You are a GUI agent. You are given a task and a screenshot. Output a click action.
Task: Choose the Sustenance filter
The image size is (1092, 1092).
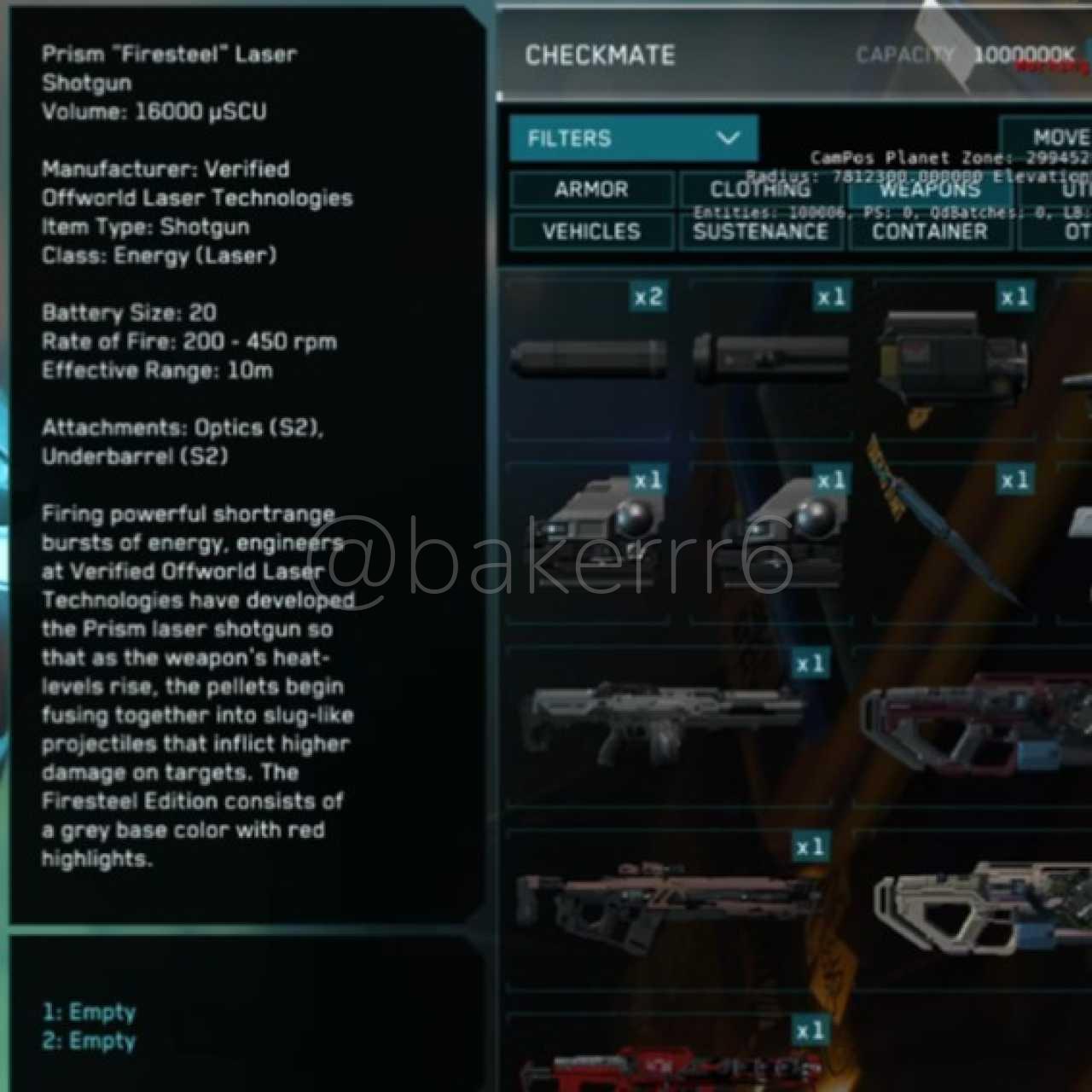[760, 231]
